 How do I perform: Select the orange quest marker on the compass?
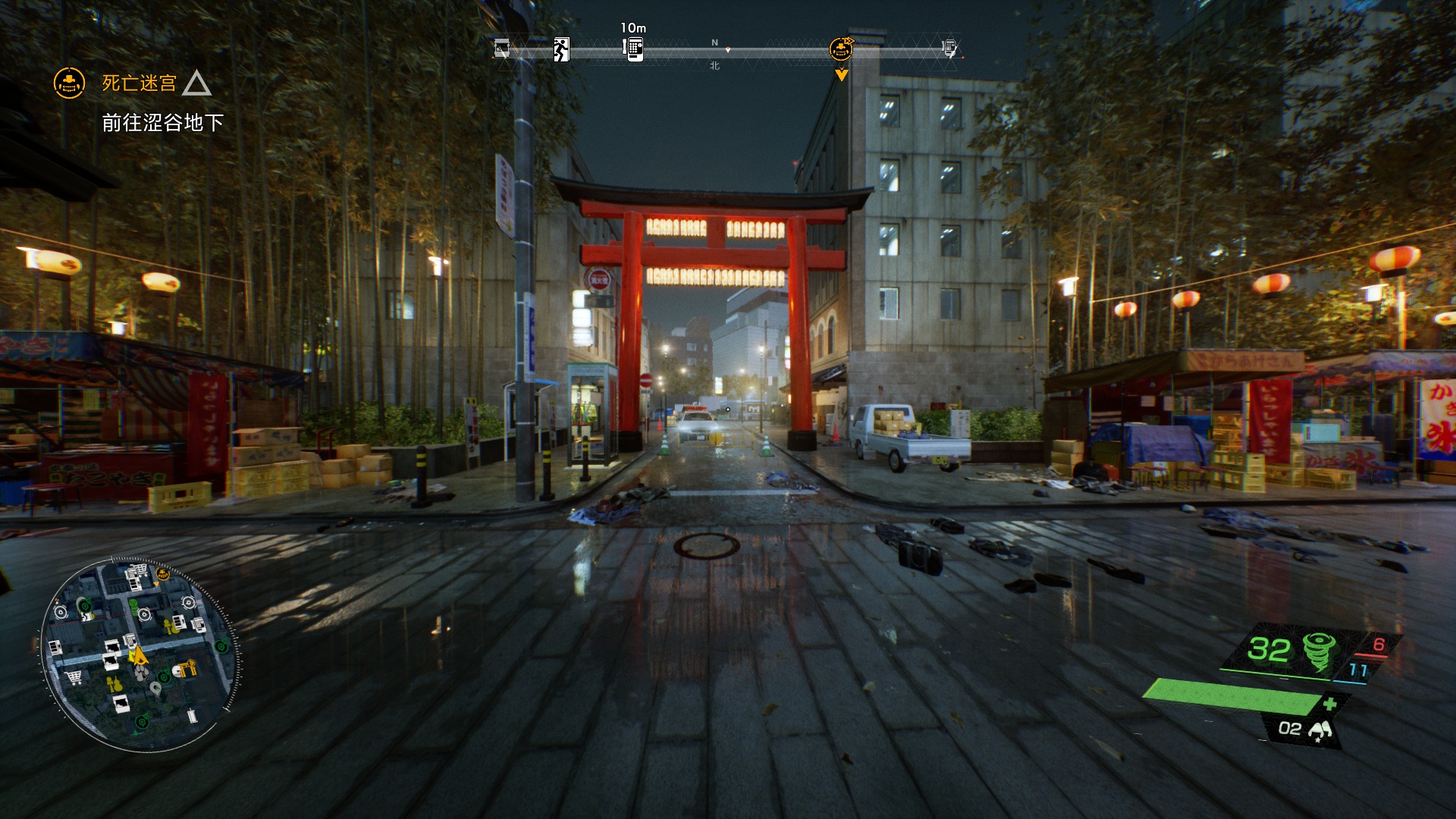tap(841, 50)
